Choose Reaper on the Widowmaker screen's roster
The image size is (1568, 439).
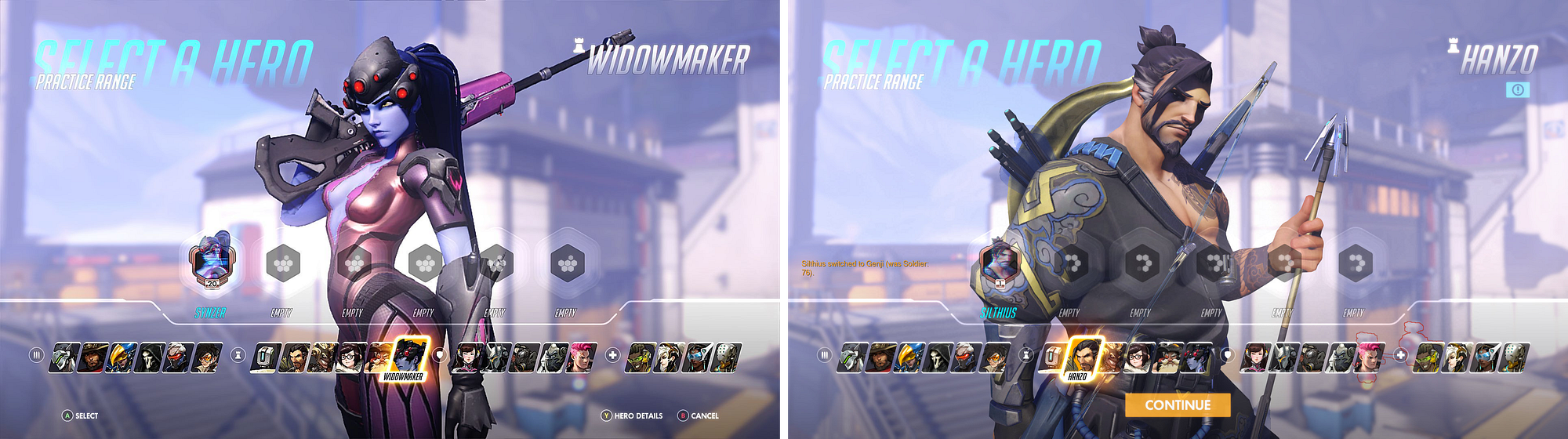pyautogui.click(x=151, y=357)
